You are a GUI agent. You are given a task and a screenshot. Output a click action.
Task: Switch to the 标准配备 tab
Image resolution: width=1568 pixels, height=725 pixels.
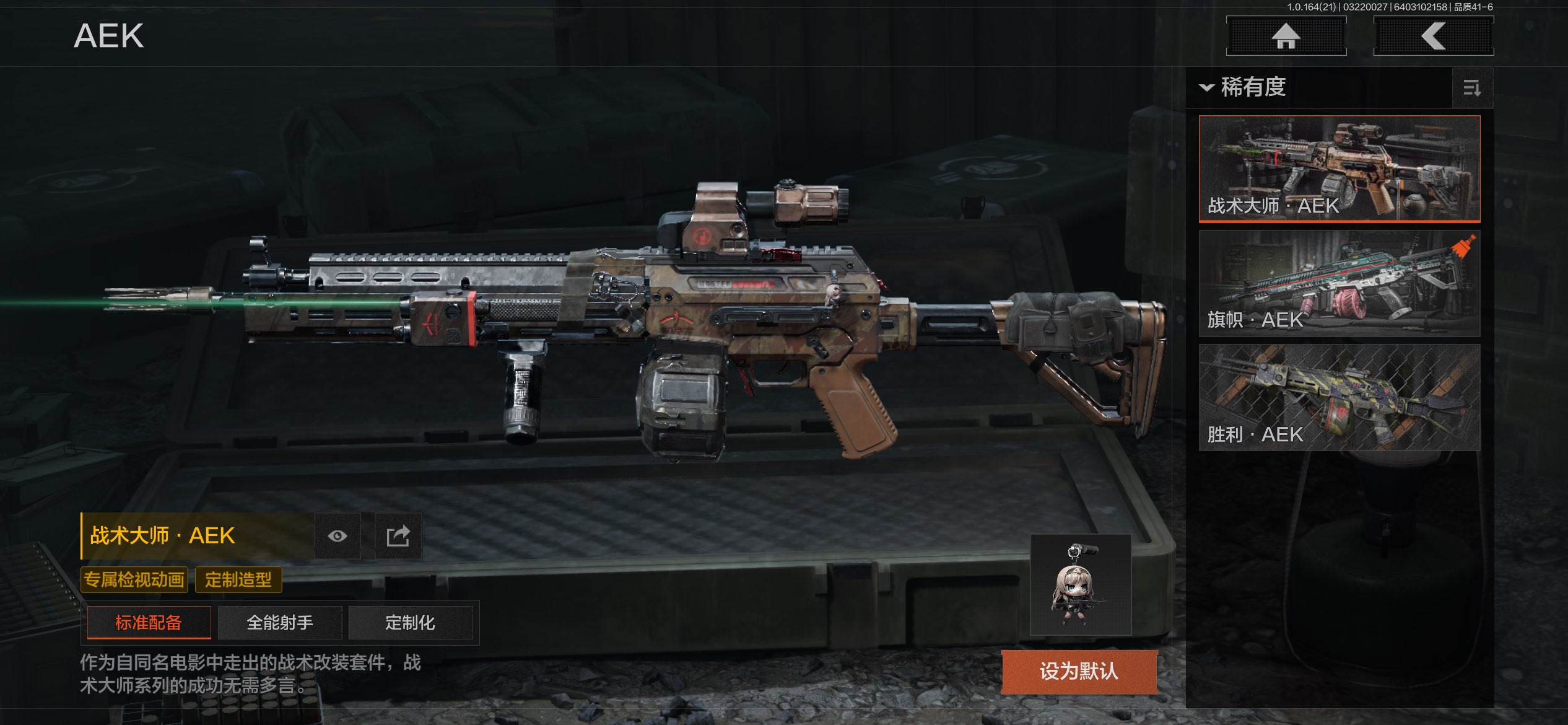[149, 622]
